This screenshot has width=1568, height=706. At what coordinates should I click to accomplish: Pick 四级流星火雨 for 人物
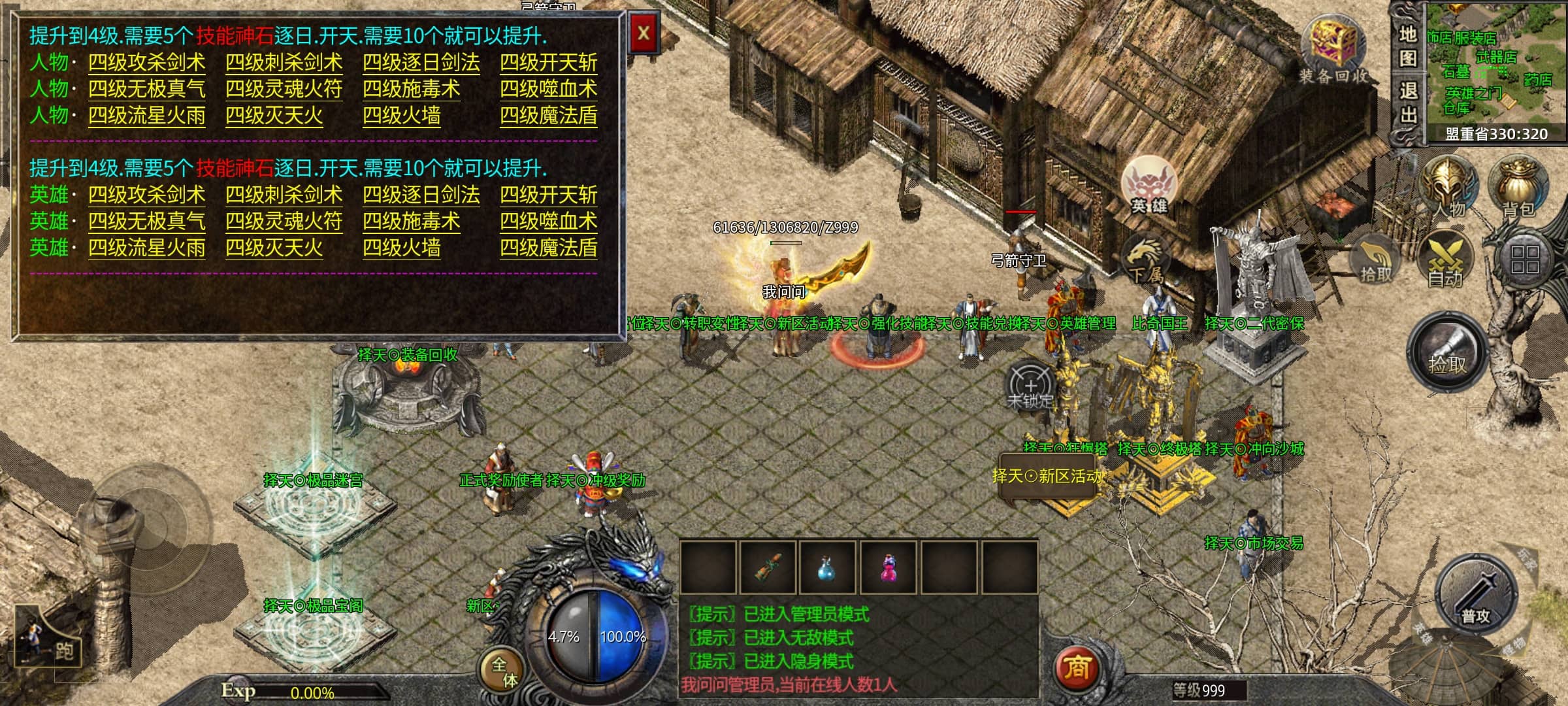click(x=147, y=116)
